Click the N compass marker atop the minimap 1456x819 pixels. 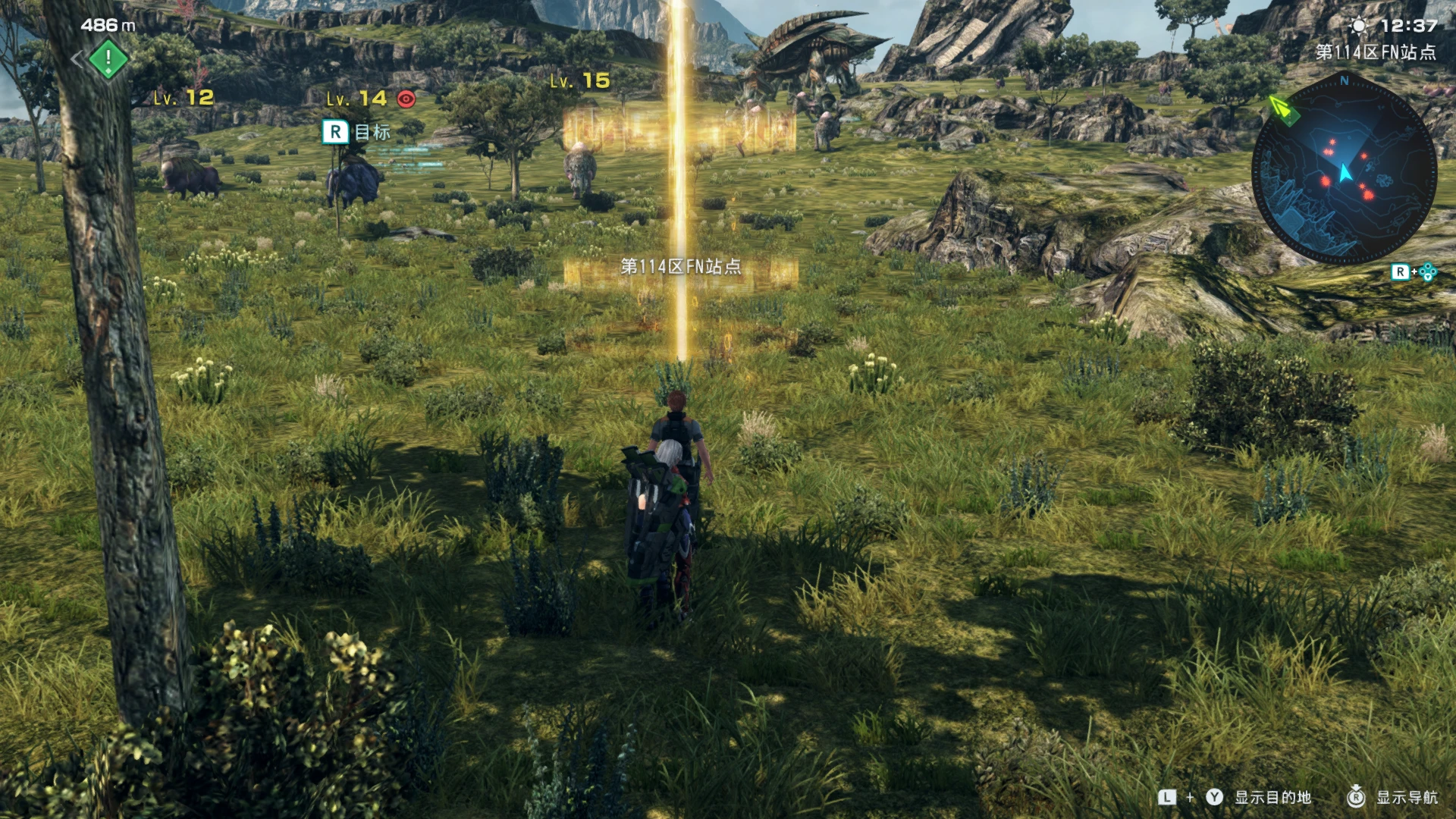coord(1344,80)
